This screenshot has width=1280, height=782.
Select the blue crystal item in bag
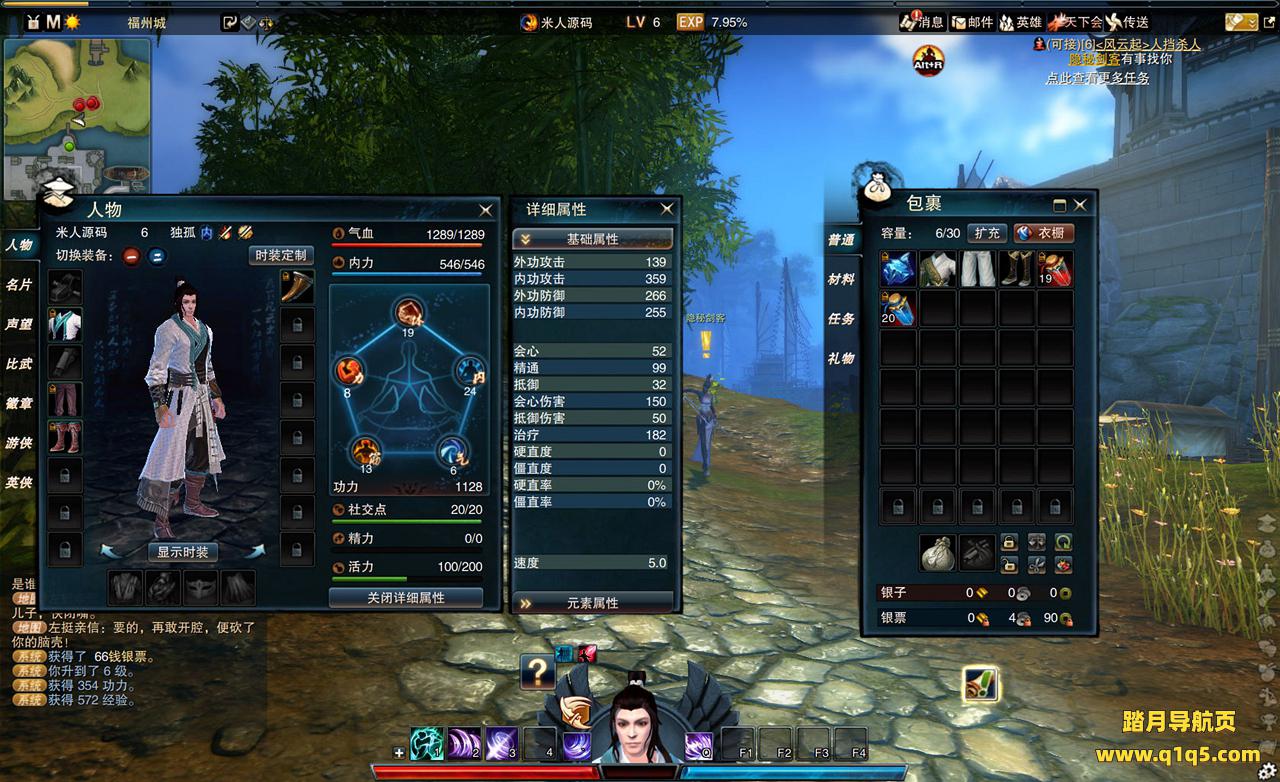[x=898, y=269]
